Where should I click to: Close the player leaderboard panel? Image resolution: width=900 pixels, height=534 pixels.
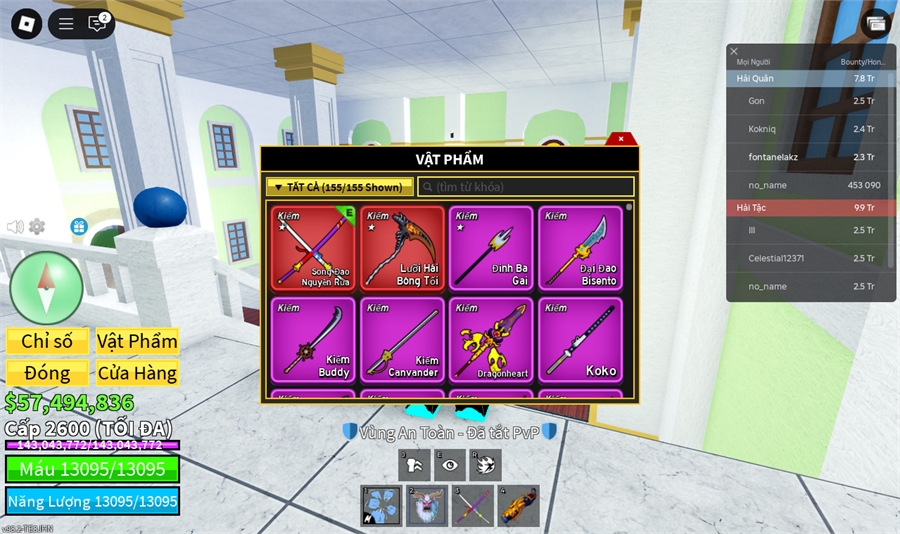pyautogui.click(x=734, y=51)
